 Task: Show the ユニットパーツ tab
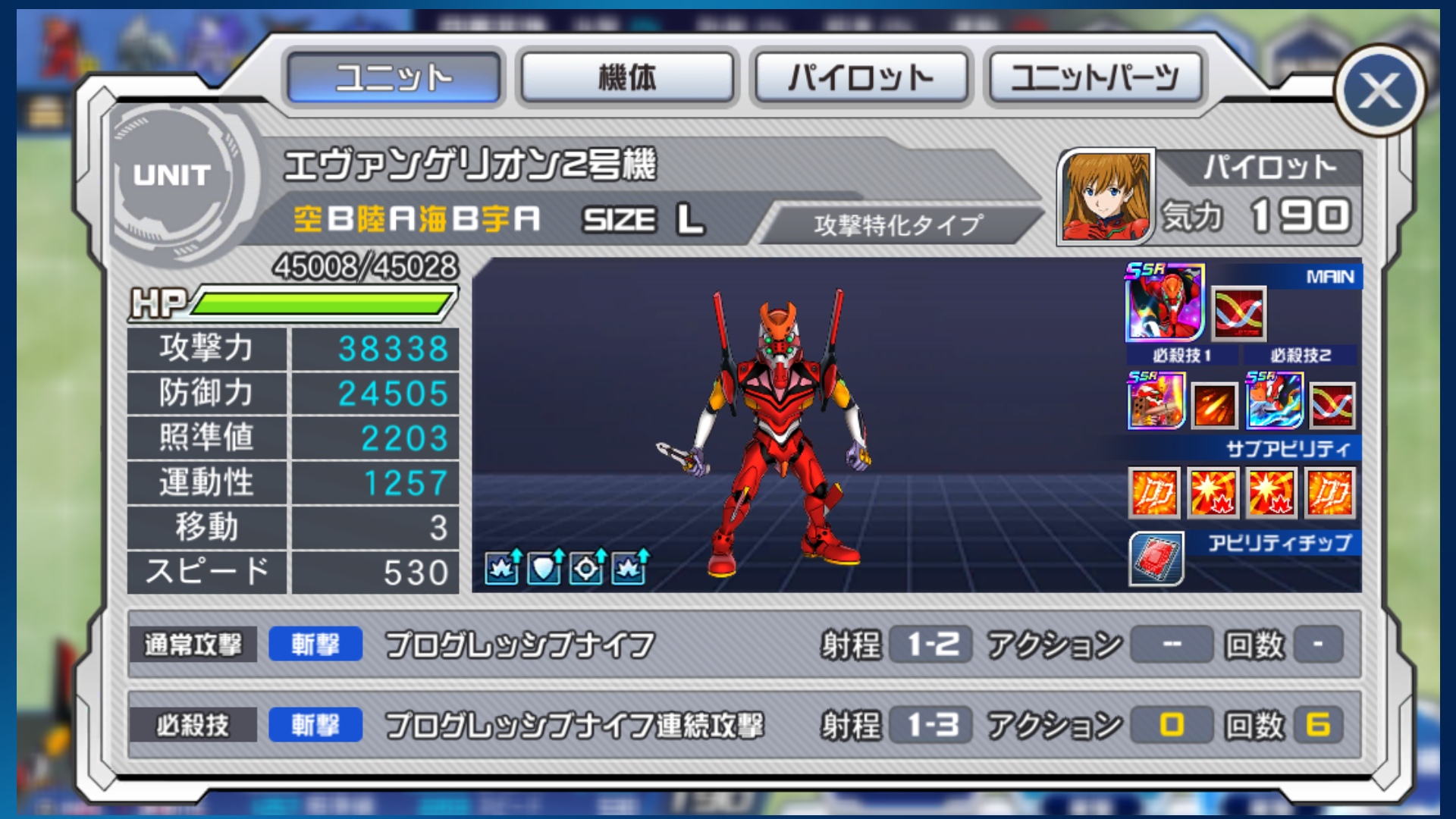click(1094, 77)
